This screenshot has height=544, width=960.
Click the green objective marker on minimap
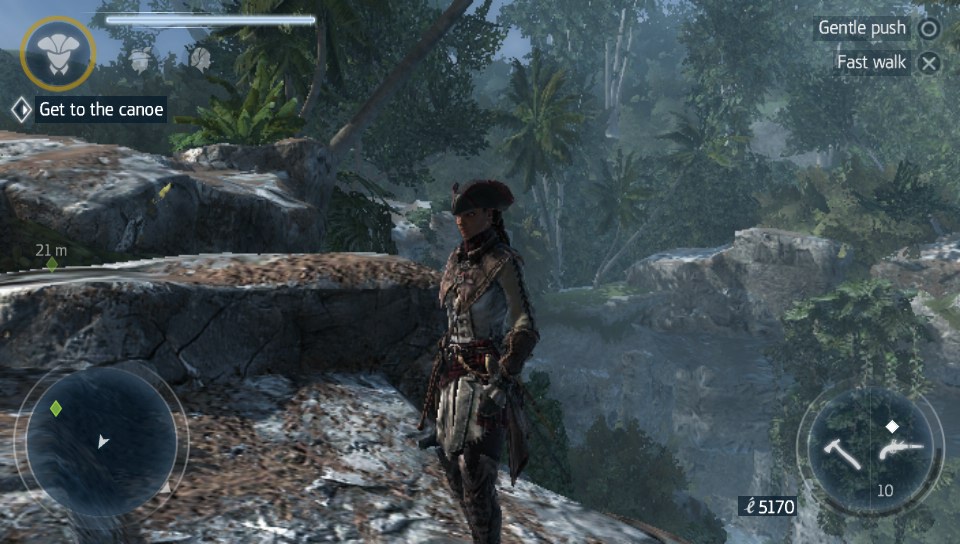point(56,409)
